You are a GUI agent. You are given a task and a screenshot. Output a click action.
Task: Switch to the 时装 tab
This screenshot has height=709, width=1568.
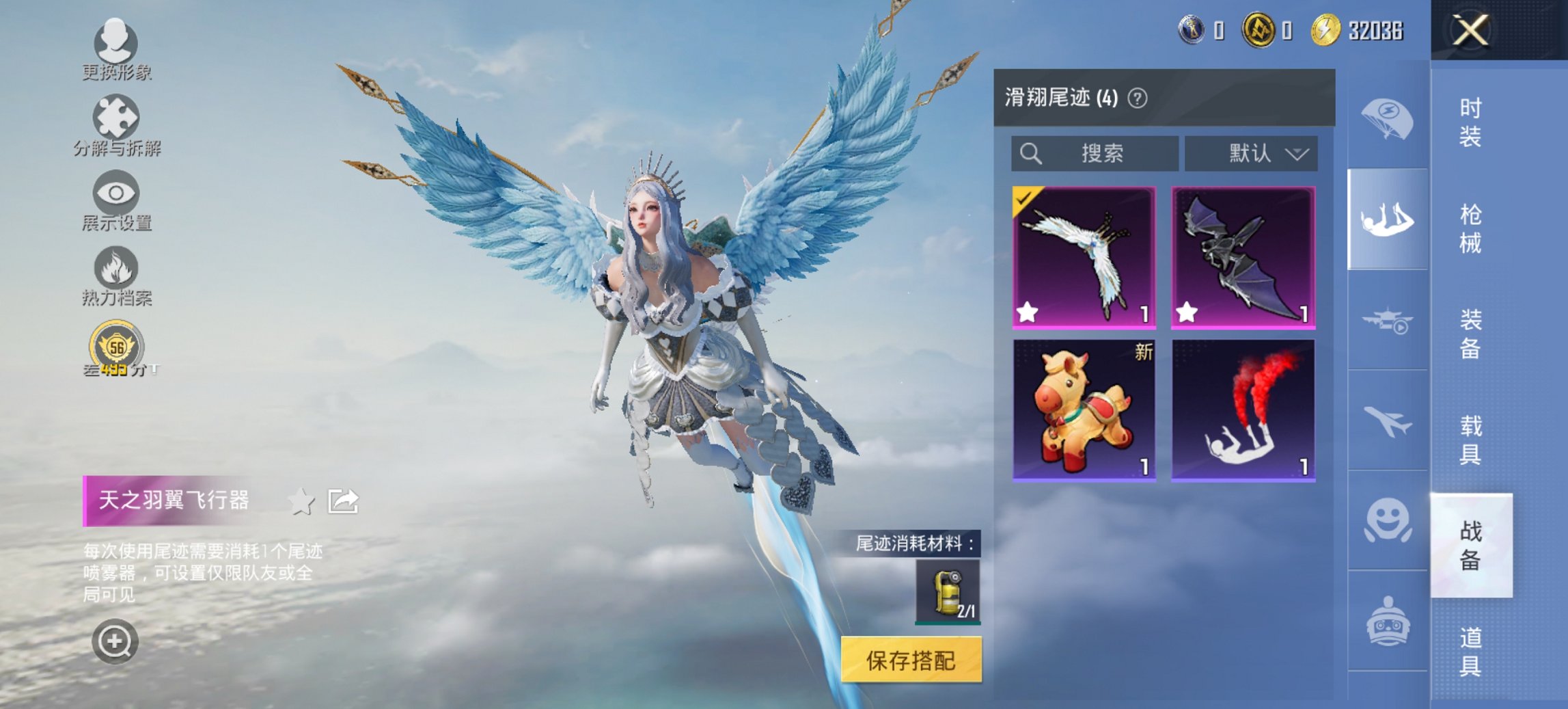pos(1471,123)
